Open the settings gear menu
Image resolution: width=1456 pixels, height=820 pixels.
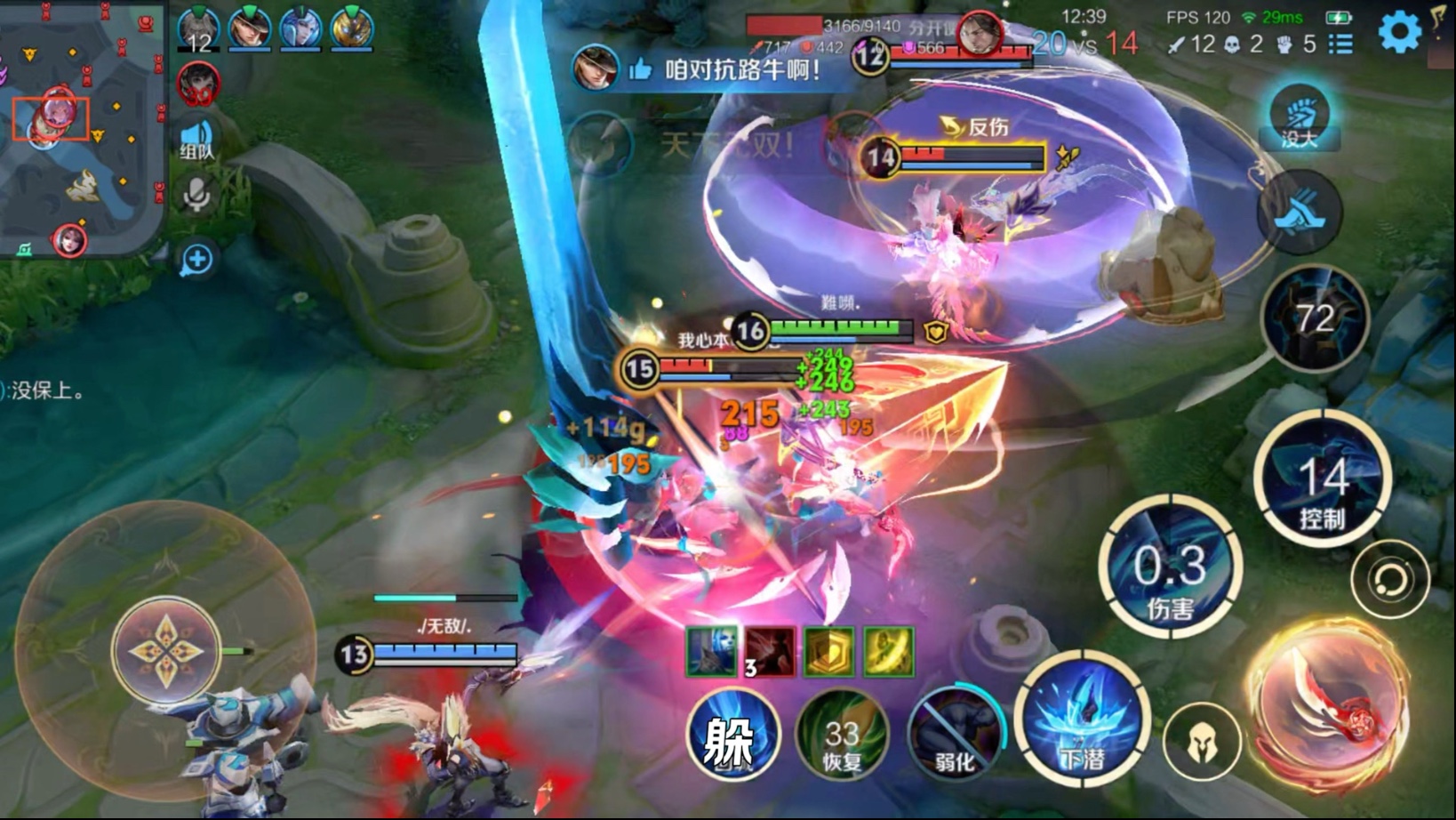[1399, 33]
